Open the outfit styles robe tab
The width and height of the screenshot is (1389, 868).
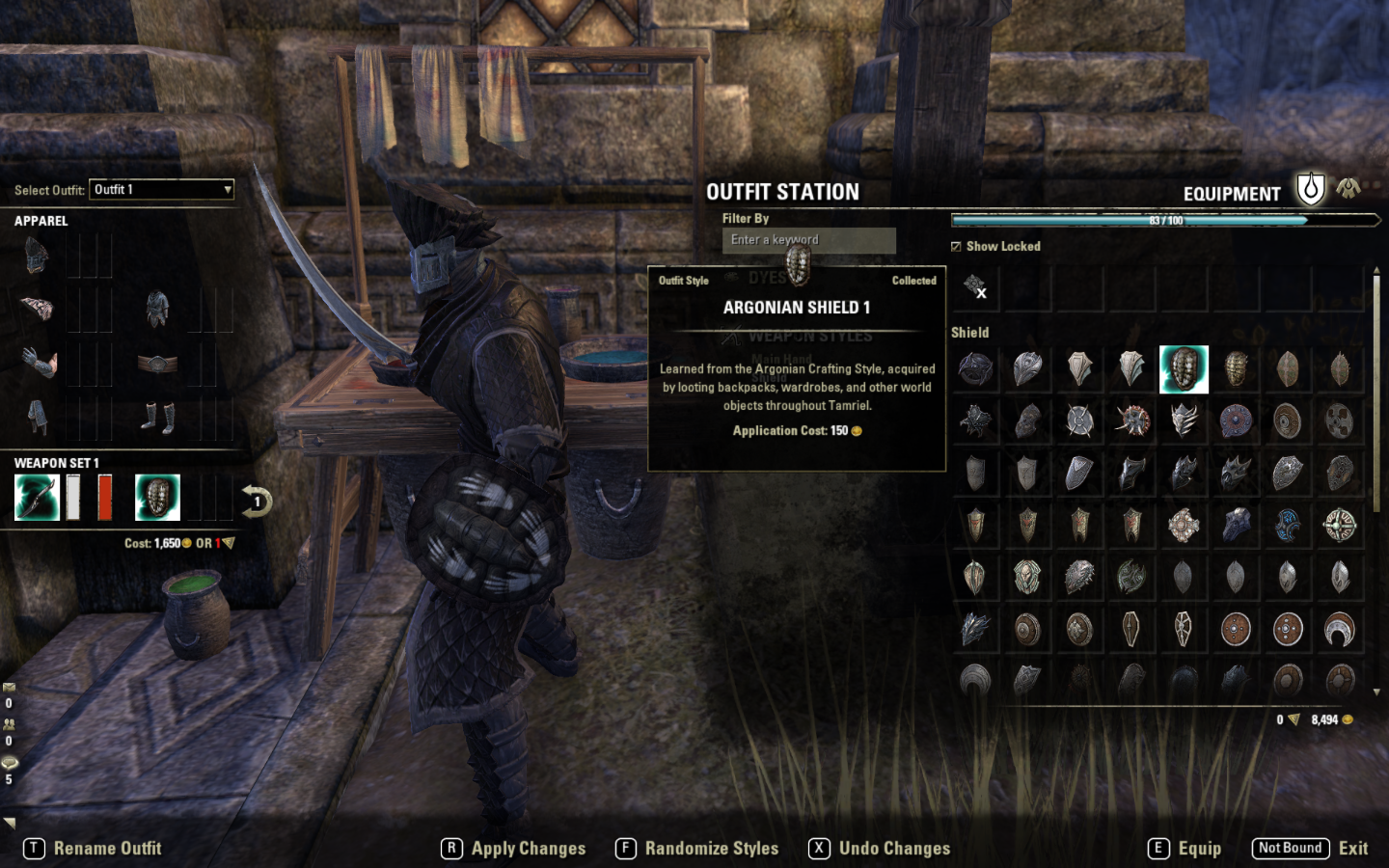[x=1348, y=189]
